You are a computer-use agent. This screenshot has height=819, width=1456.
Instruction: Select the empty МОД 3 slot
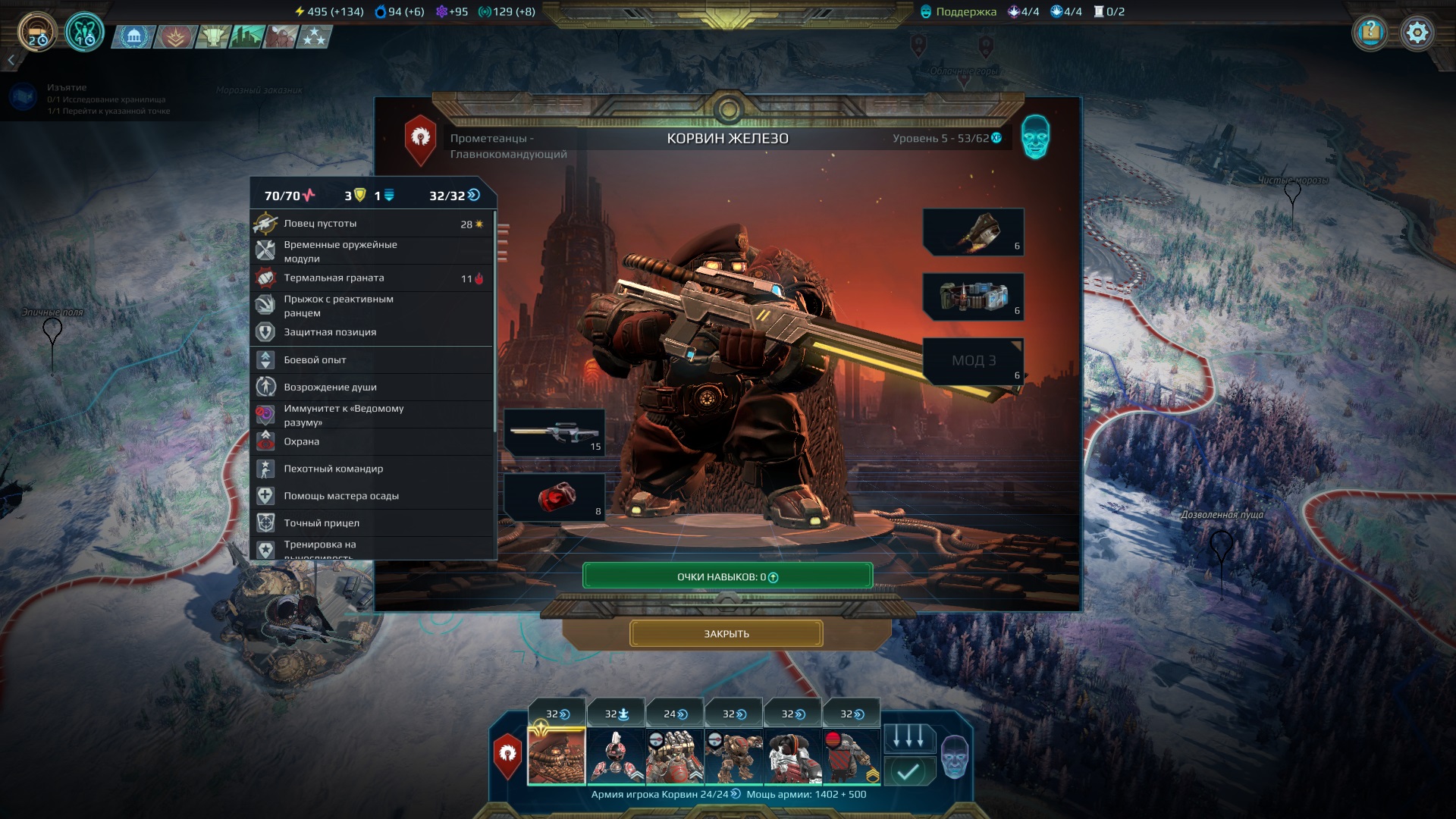click(973, 361)
